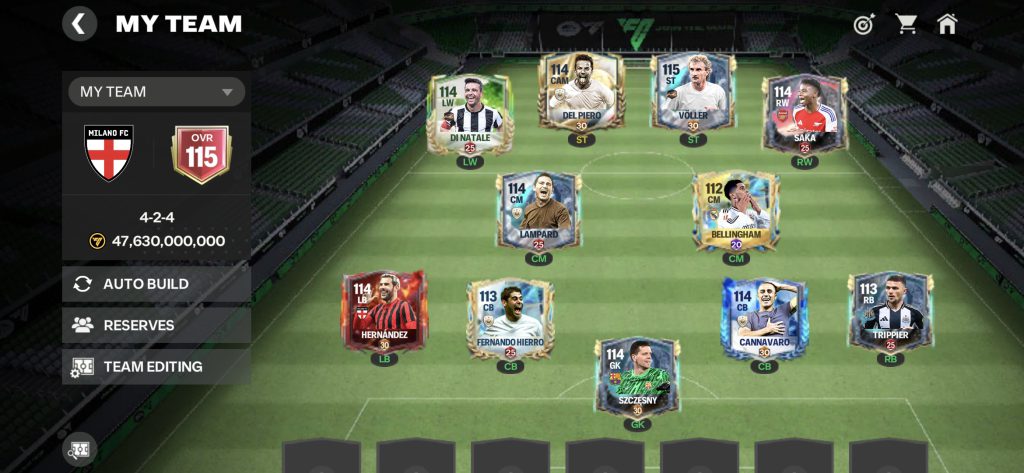
Task: Select the Bellingham CM card
Action: click(x=737, y=211)
